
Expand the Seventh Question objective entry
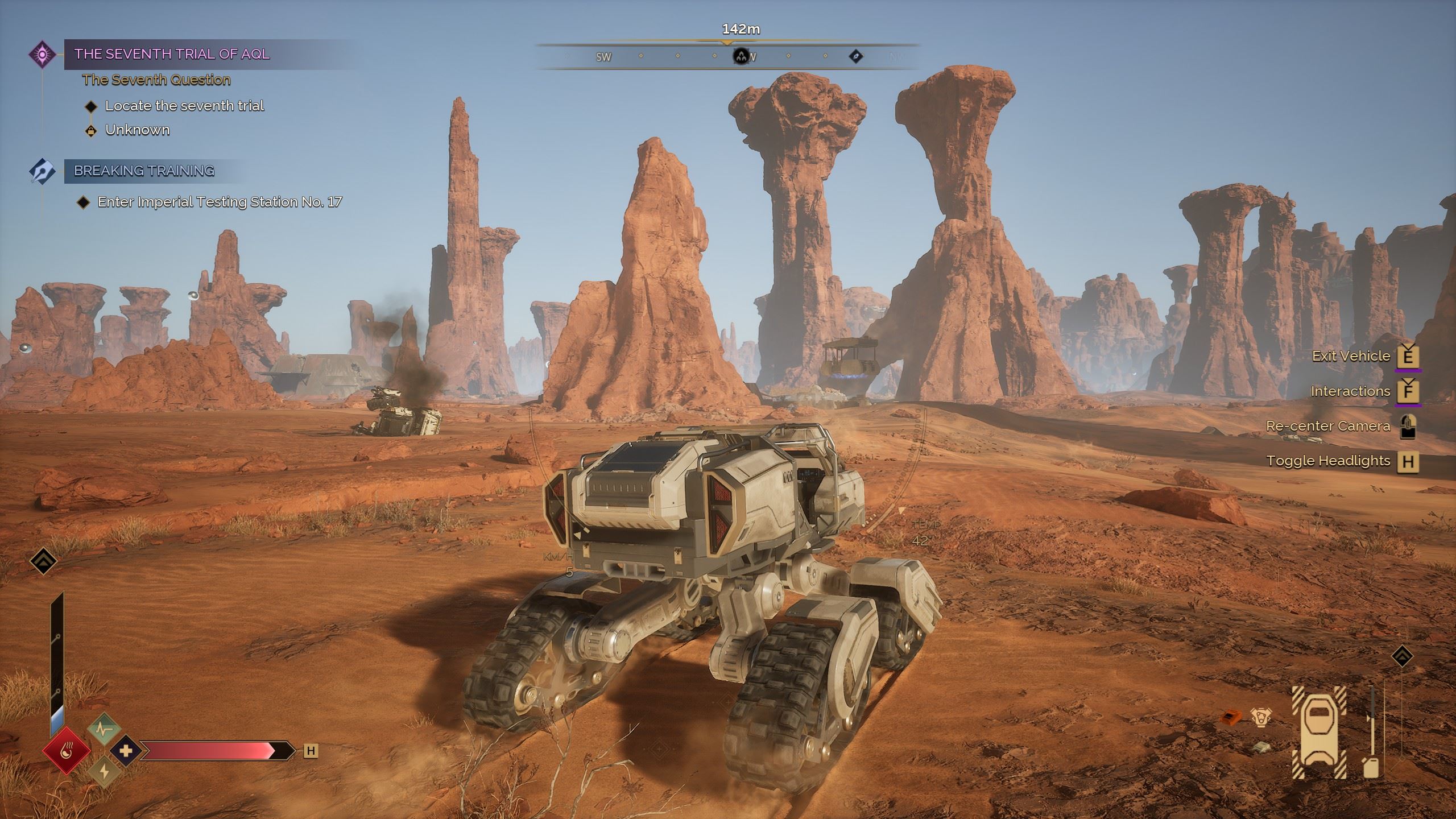click(157, 80)
